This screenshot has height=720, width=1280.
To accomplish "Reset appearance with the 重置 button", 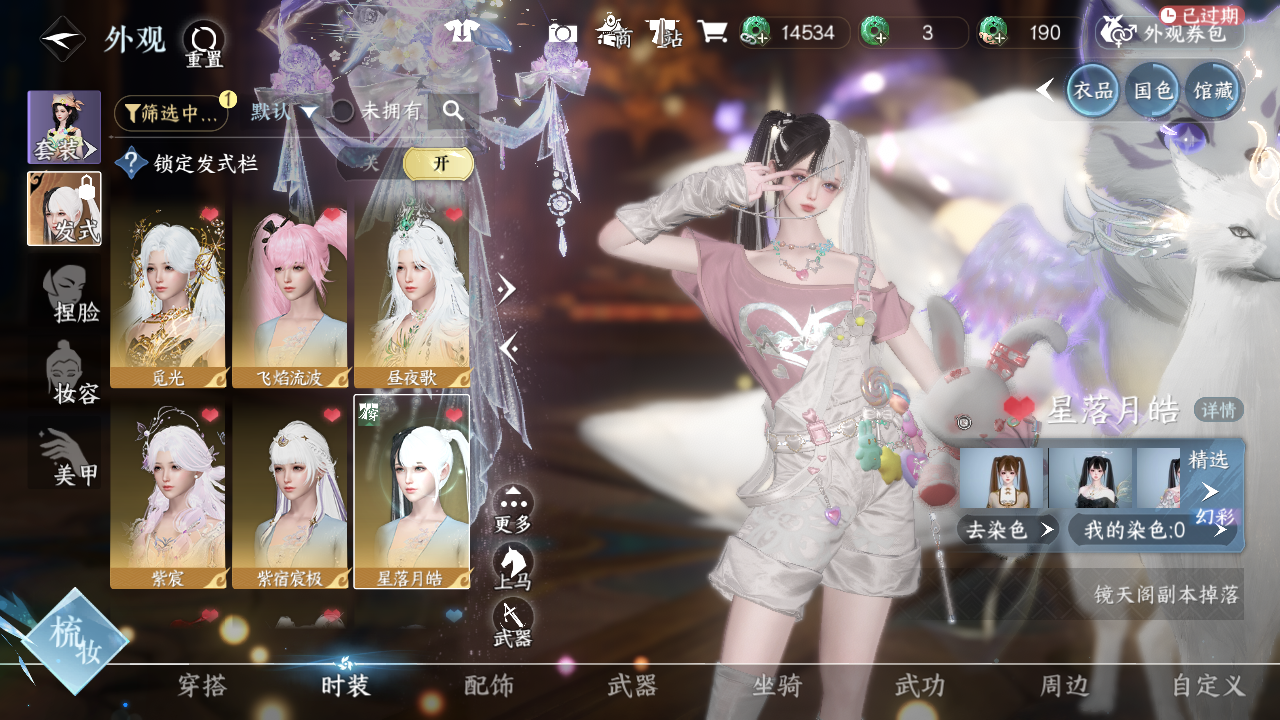I will point(203,45).
